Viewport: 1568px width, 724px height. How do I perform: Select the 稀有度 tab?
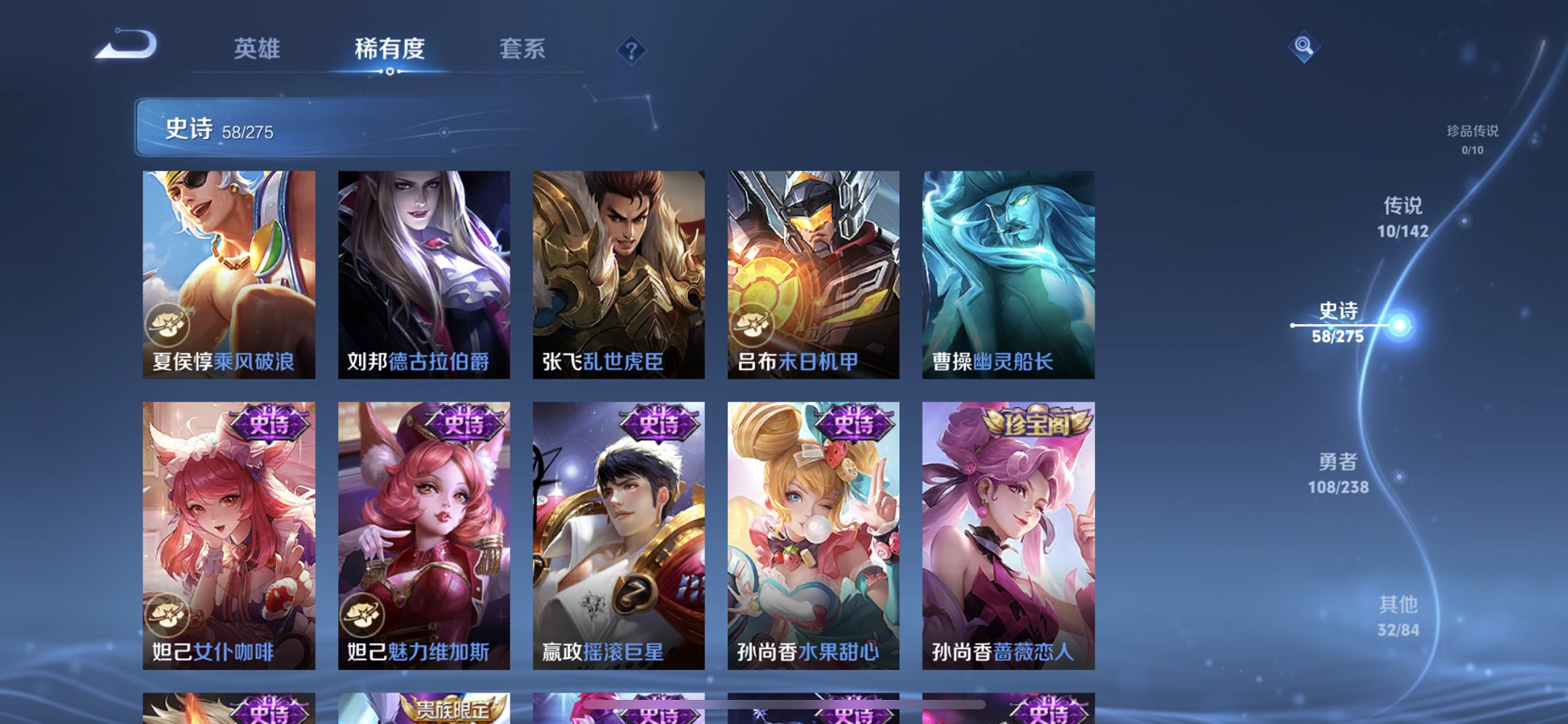[x=390, y=50]
